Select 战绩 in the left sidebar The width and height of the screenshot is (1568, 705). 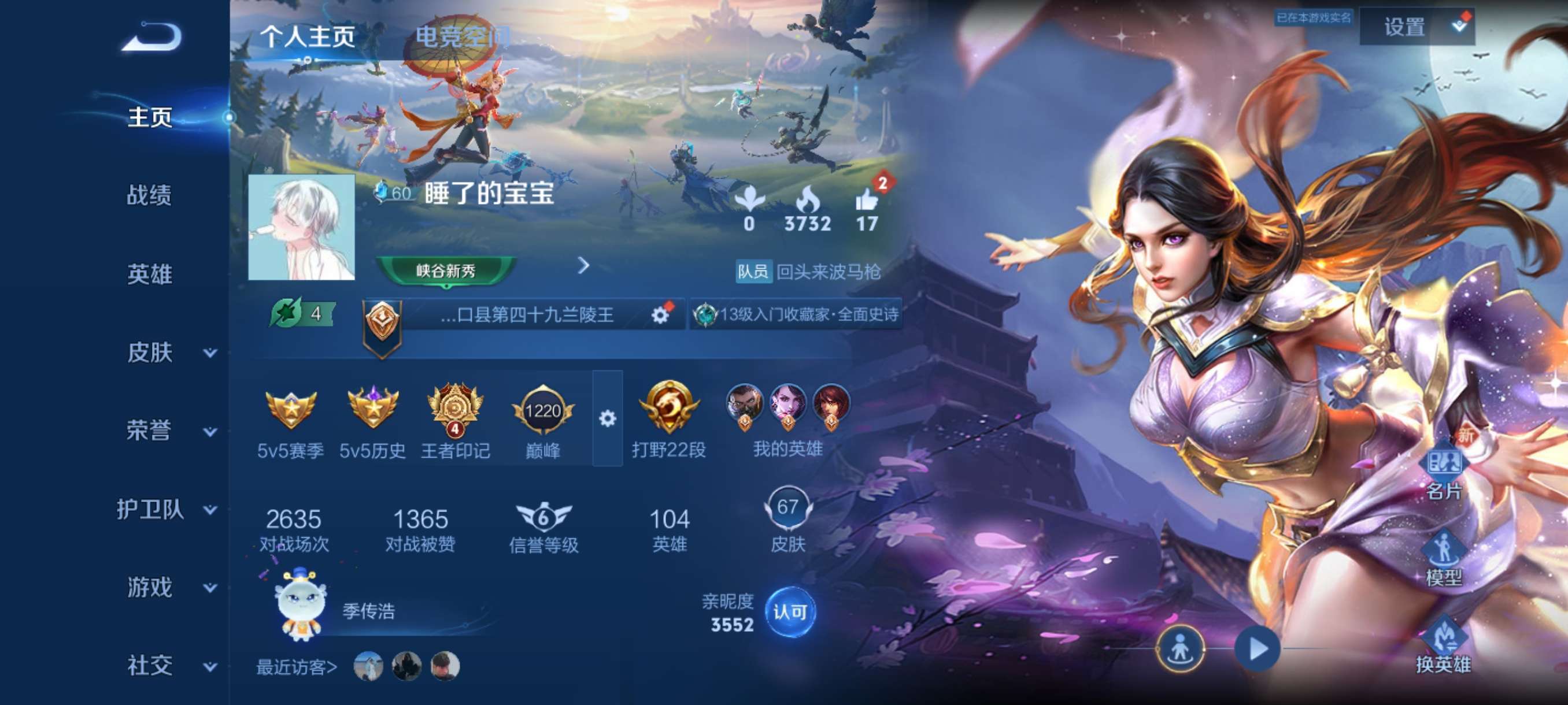click(150, 195)
